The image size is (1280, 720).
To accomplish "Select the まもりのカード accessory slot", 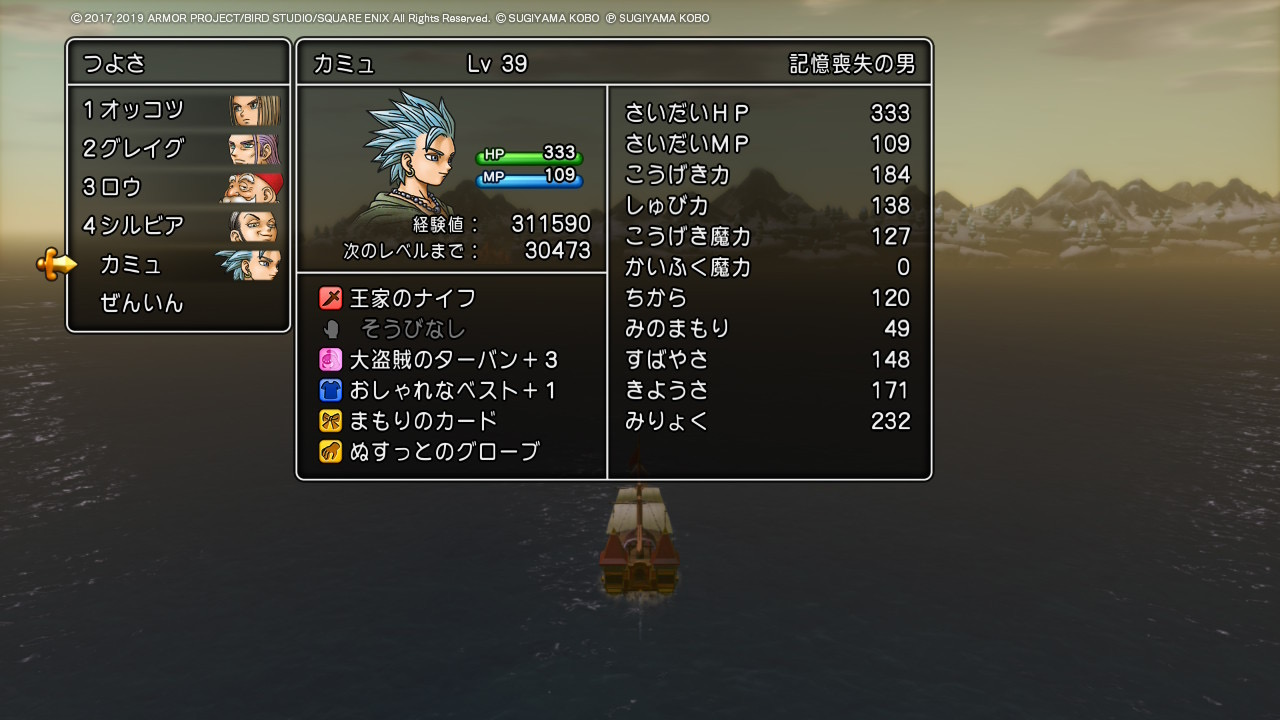I will point(422,421).
